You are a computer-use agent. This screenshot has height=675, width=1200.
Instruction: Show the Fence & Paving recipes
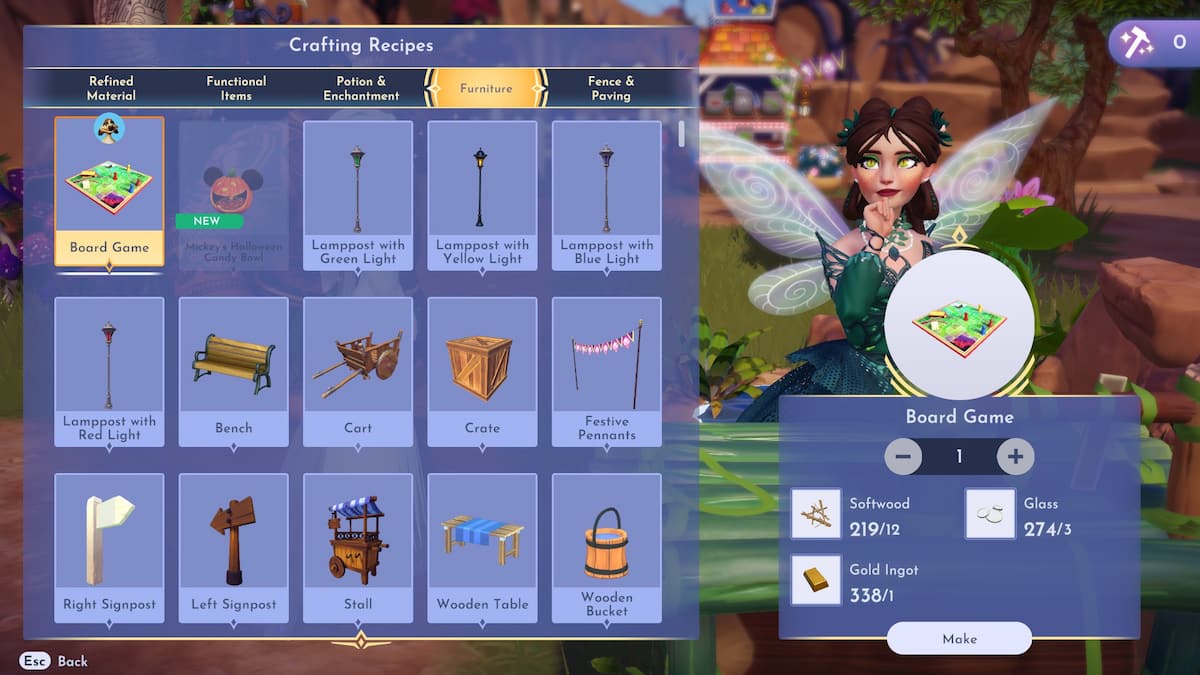tap(610, 88)
